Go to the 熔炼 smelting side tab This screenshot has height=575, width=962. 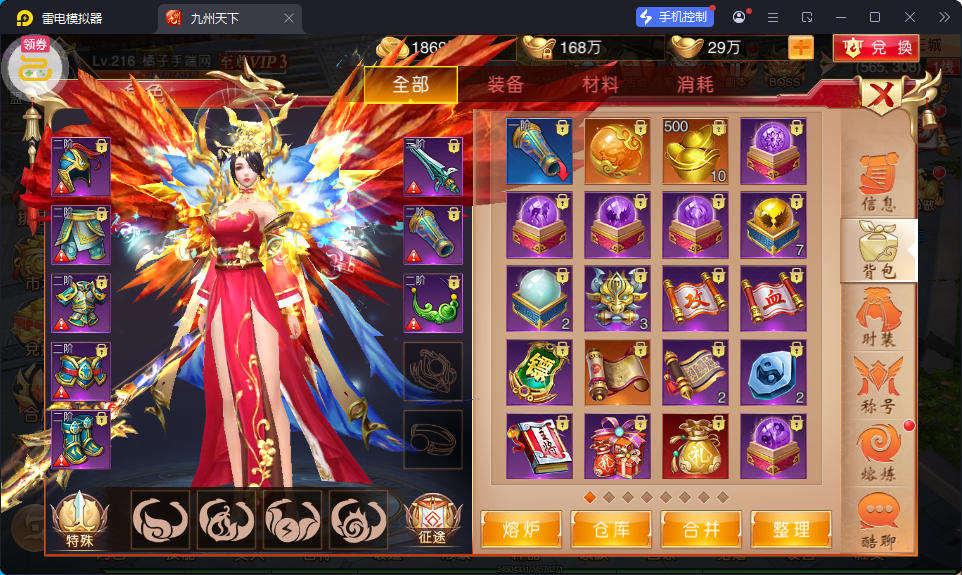[877, 450]
